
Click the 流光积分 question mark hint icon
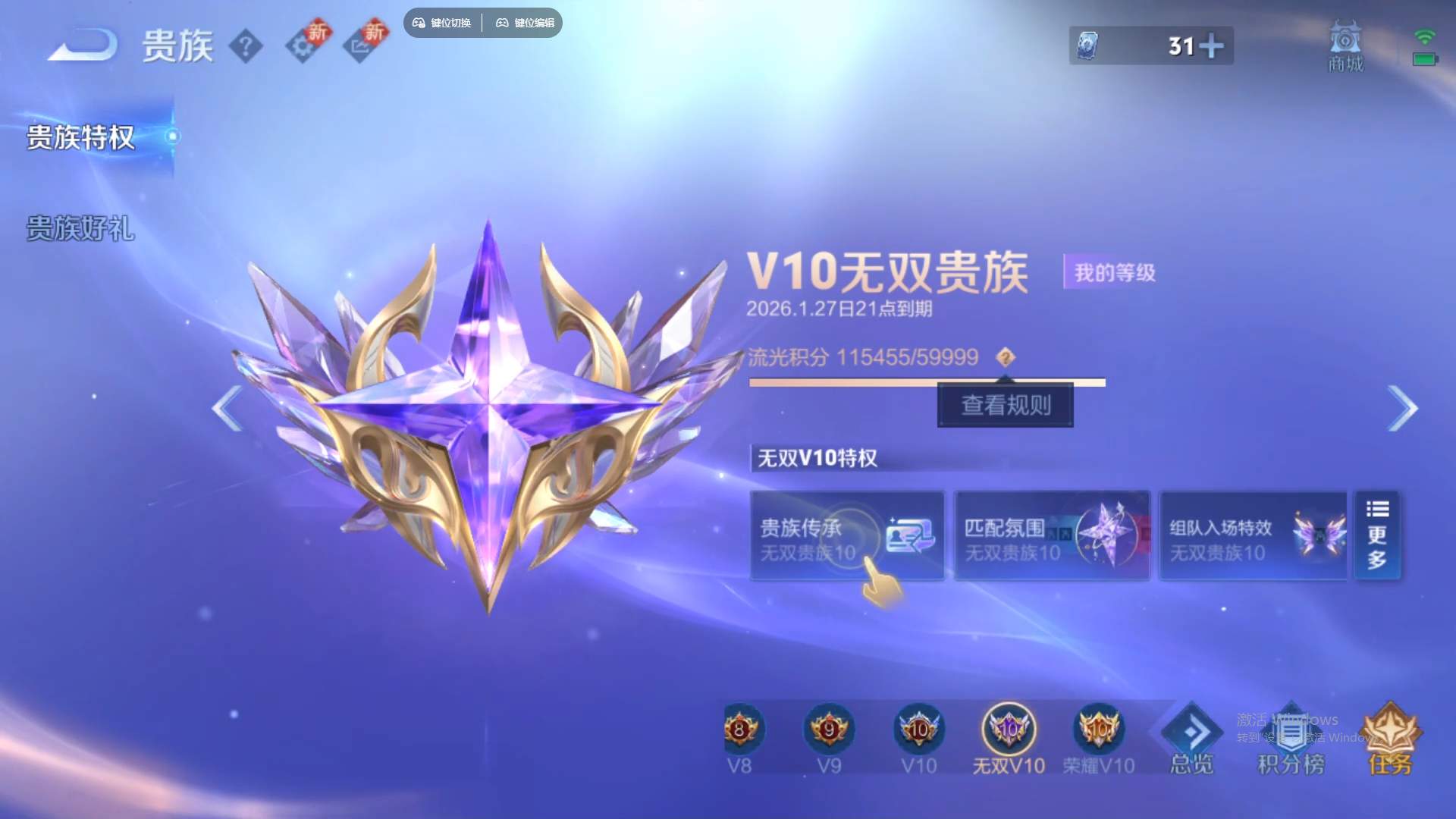[x=1006, y=357]
